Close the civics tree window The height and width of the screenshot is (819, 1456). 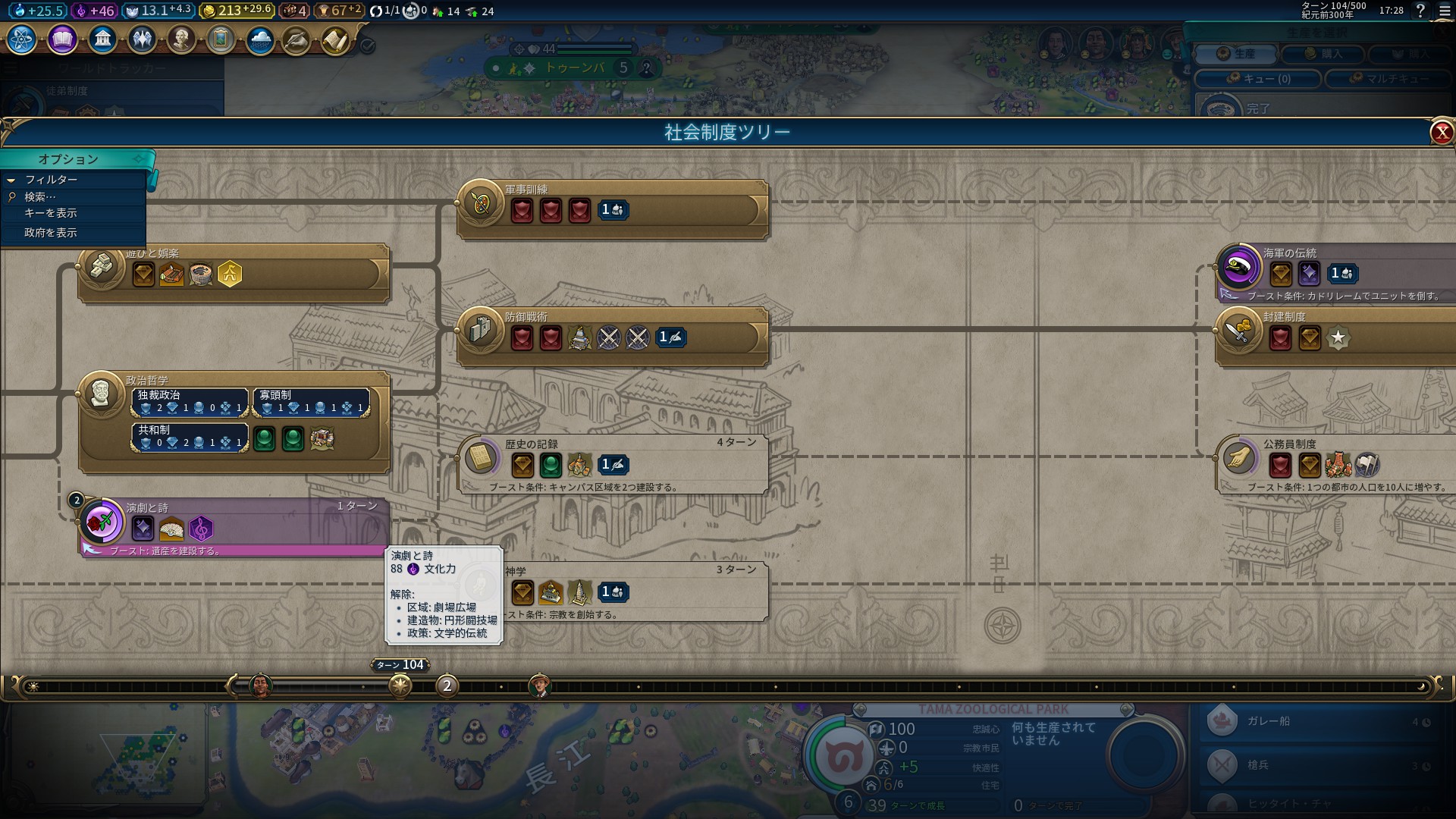[1442, 133]
